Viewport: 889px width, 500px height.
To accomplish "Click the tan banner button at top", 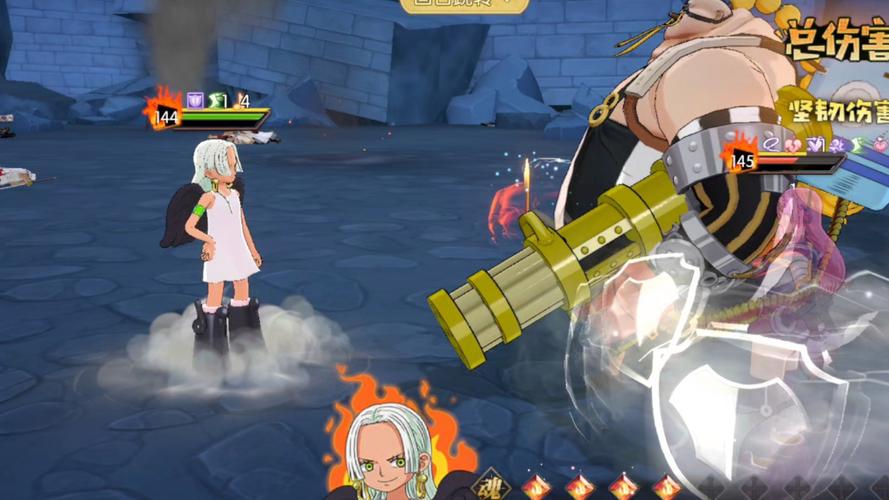I will (x=464, y=5).
